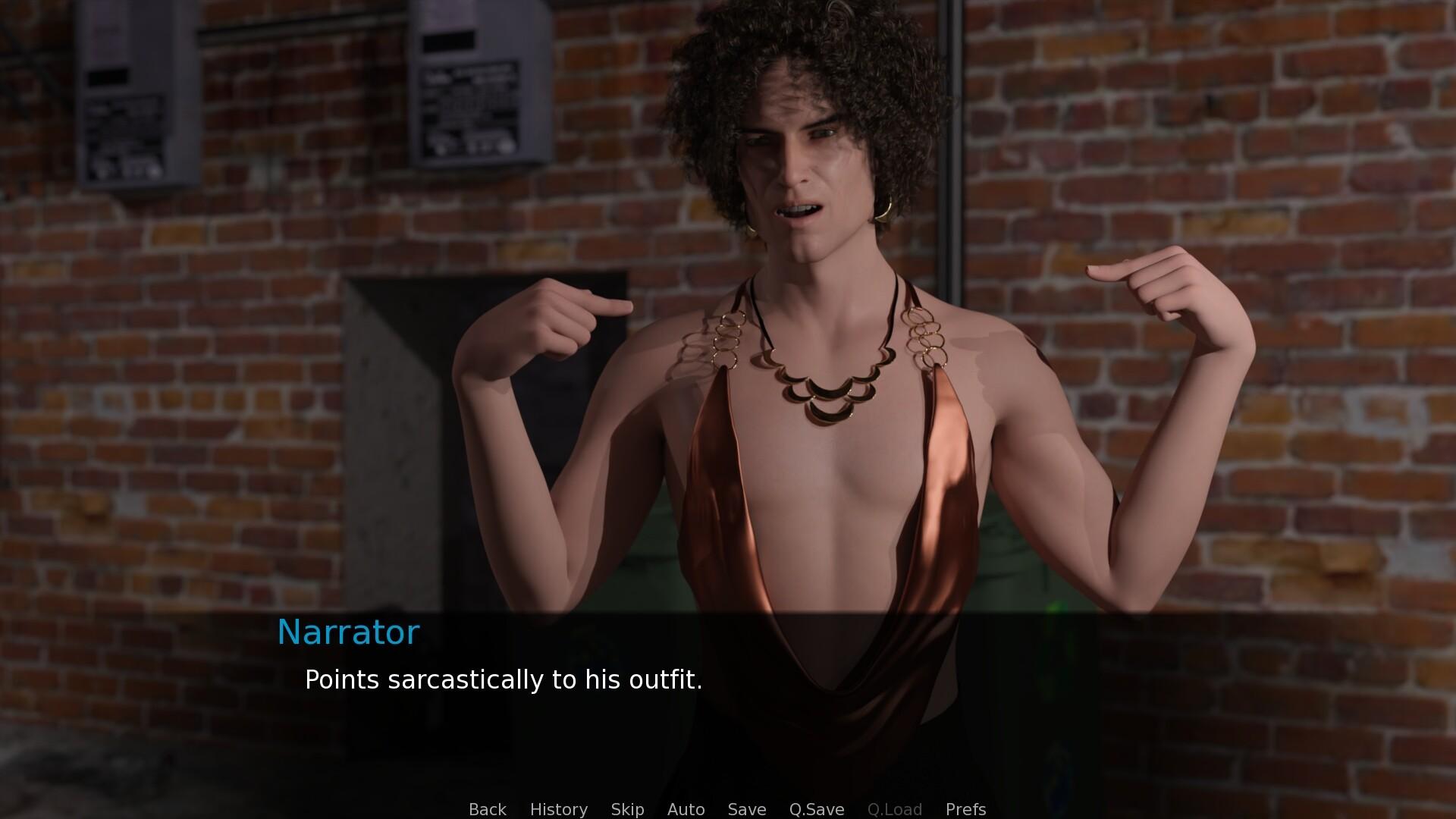Select Q.Load to restore quick save
1456x819 pixels.
click(896, 809)
